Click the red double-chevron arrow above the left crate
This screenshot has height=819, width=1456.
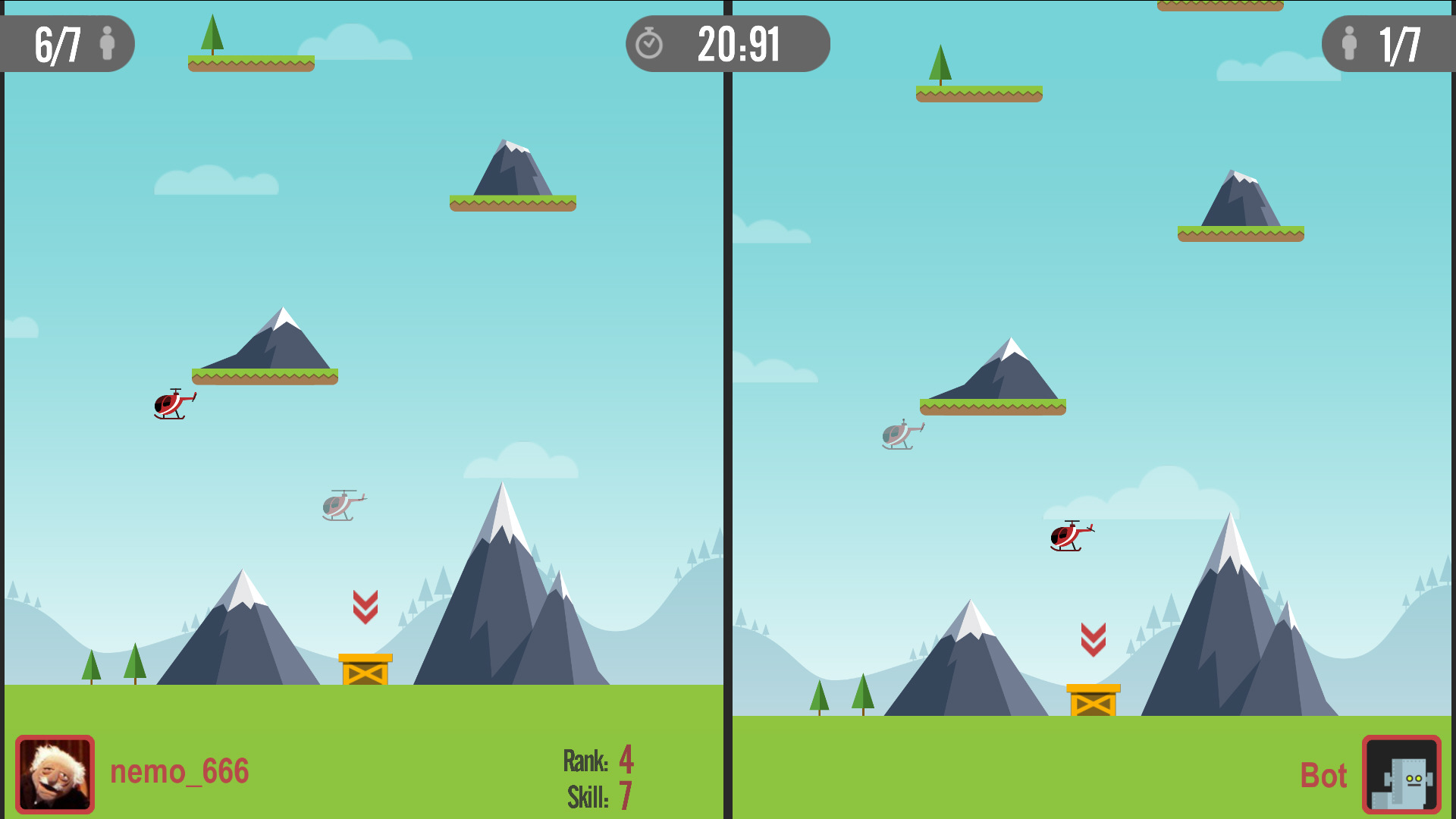[x=365, y=607]
